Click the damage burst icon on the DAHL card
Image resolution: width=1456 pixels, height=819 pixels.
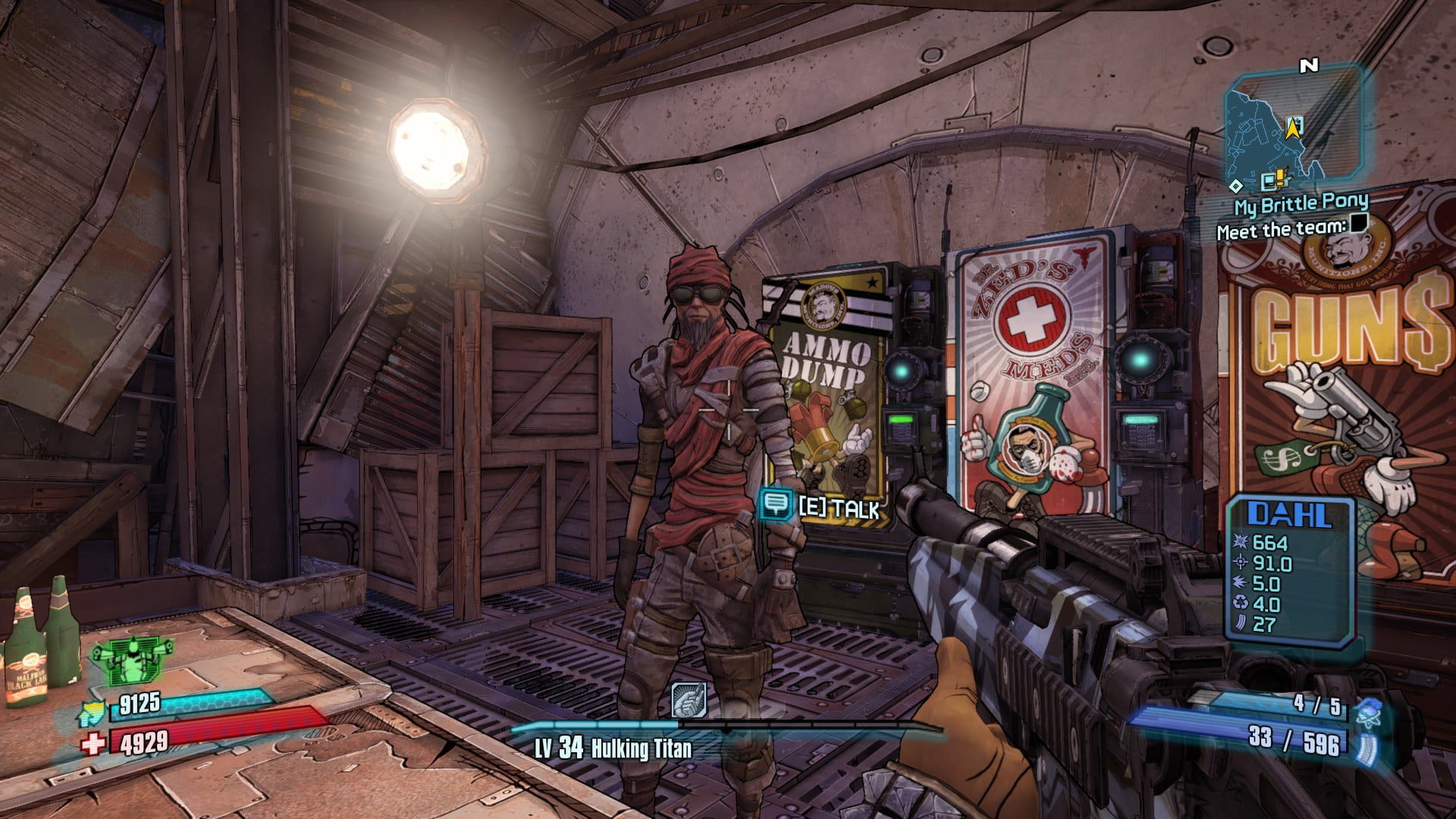click(1240, 541)
